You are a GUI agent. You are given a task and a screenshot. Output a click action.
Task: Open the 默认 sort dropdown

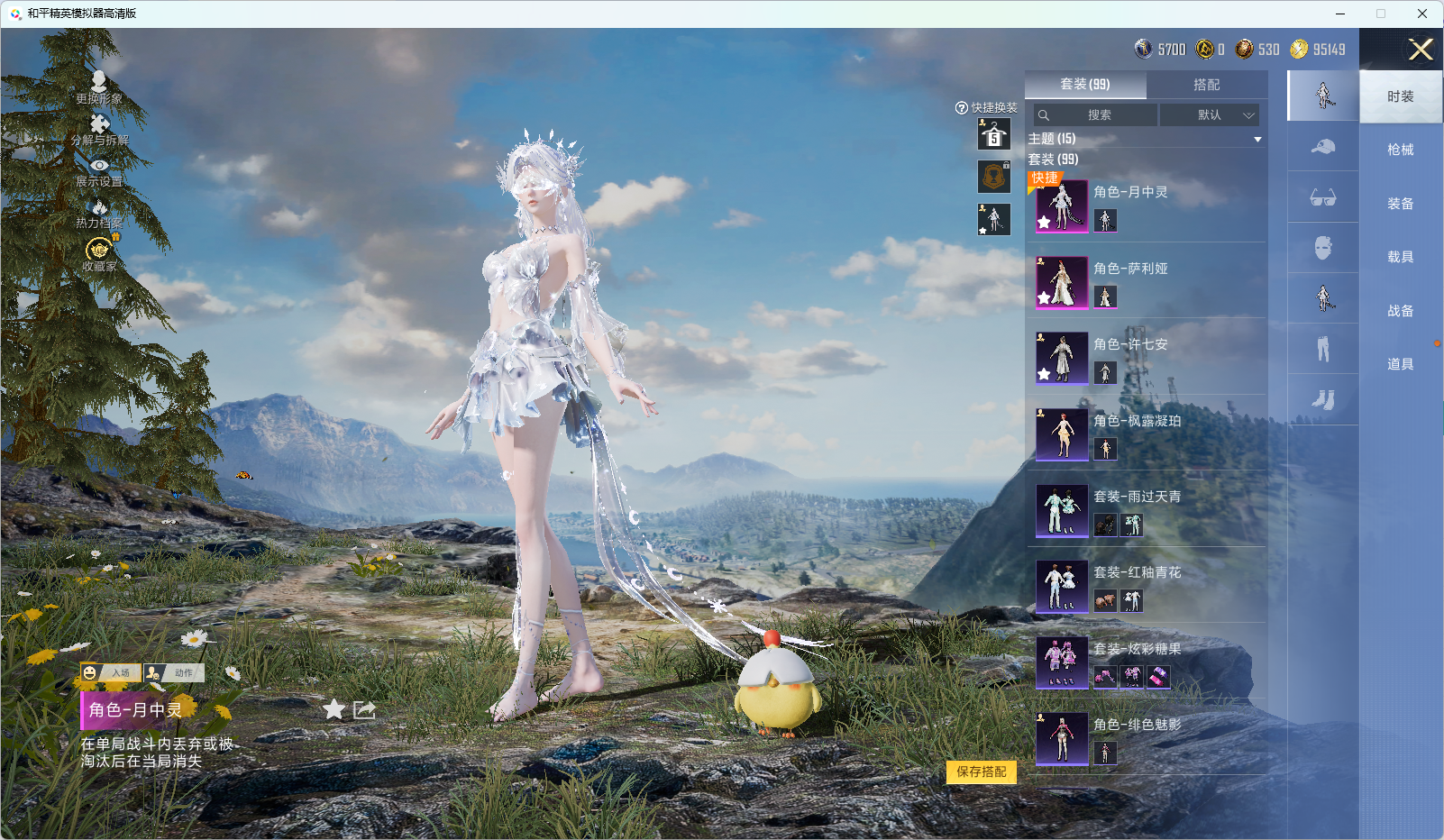[1210, 115]
